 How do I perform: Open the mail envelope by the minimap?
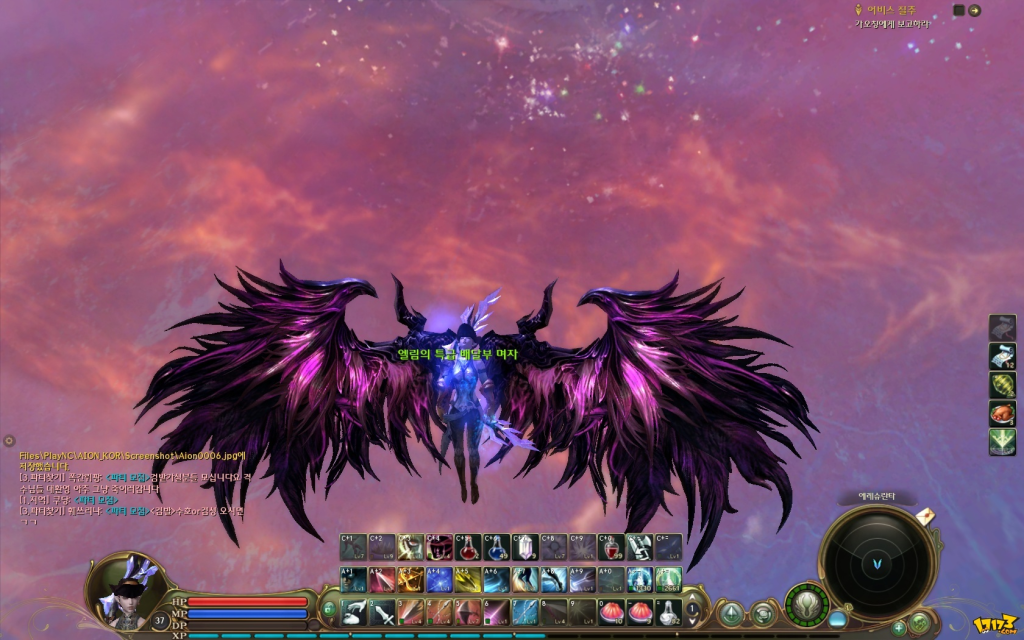925,515
